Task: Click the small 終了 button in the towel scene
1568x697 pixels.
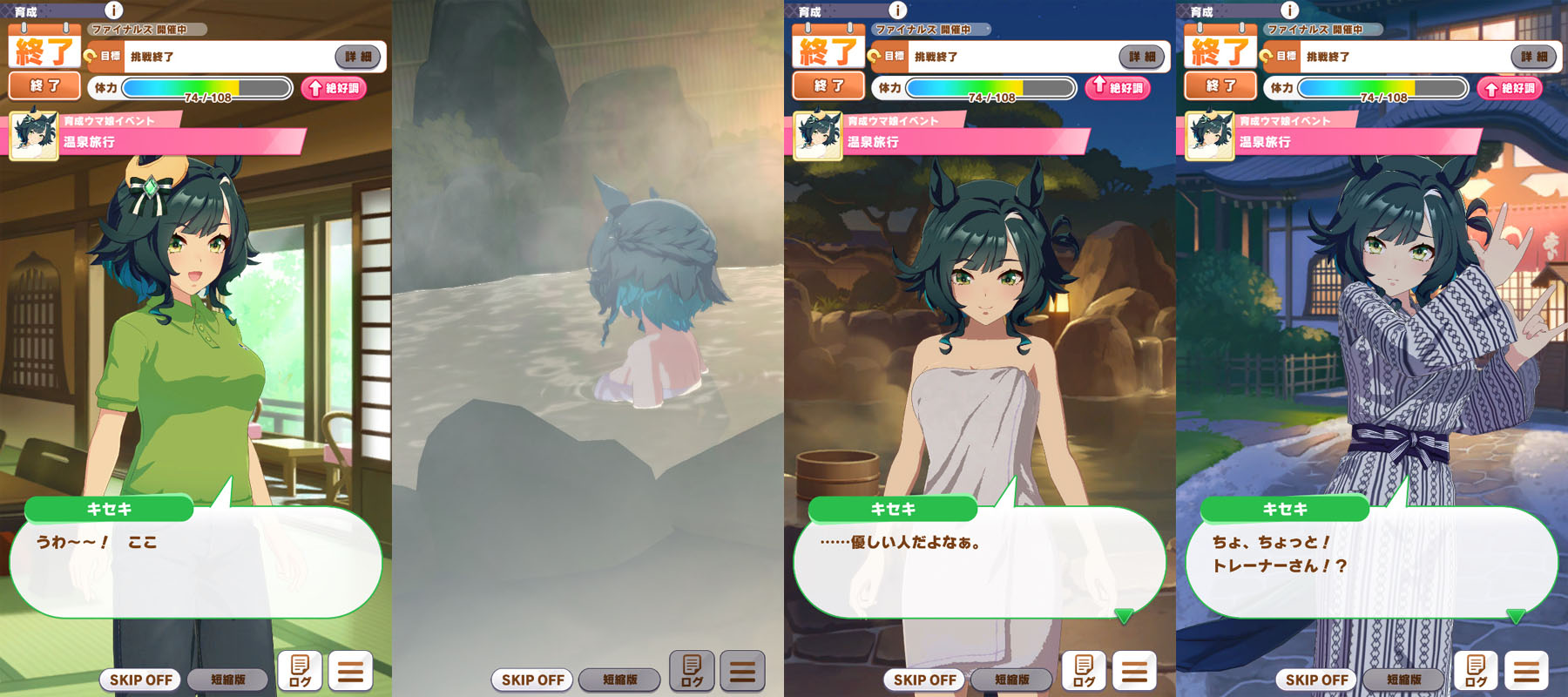Action: point(828,86)
